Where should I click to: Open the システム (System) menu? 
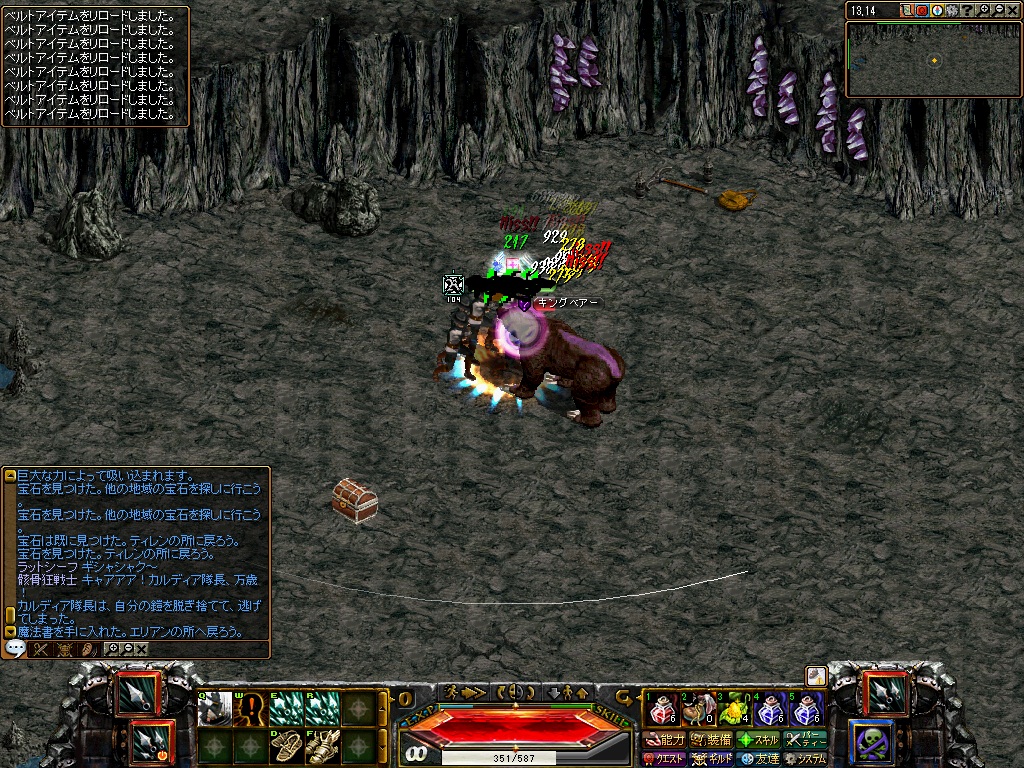tap(806, 759)
